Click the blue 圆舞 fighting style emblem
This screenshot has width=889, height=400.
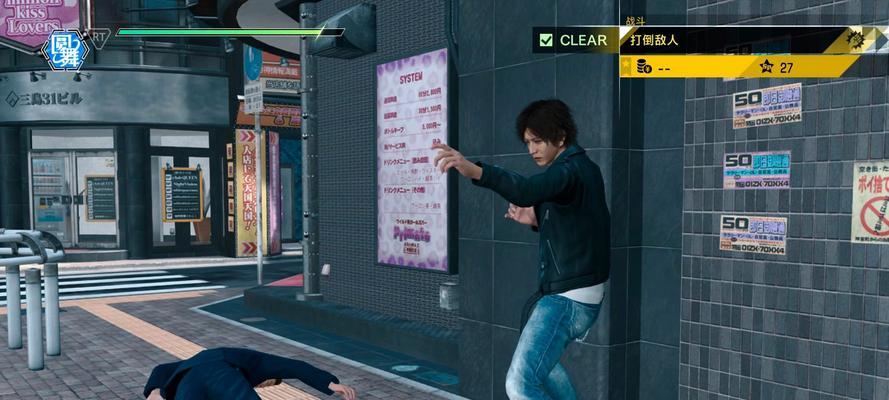click(x=62, y=48)
